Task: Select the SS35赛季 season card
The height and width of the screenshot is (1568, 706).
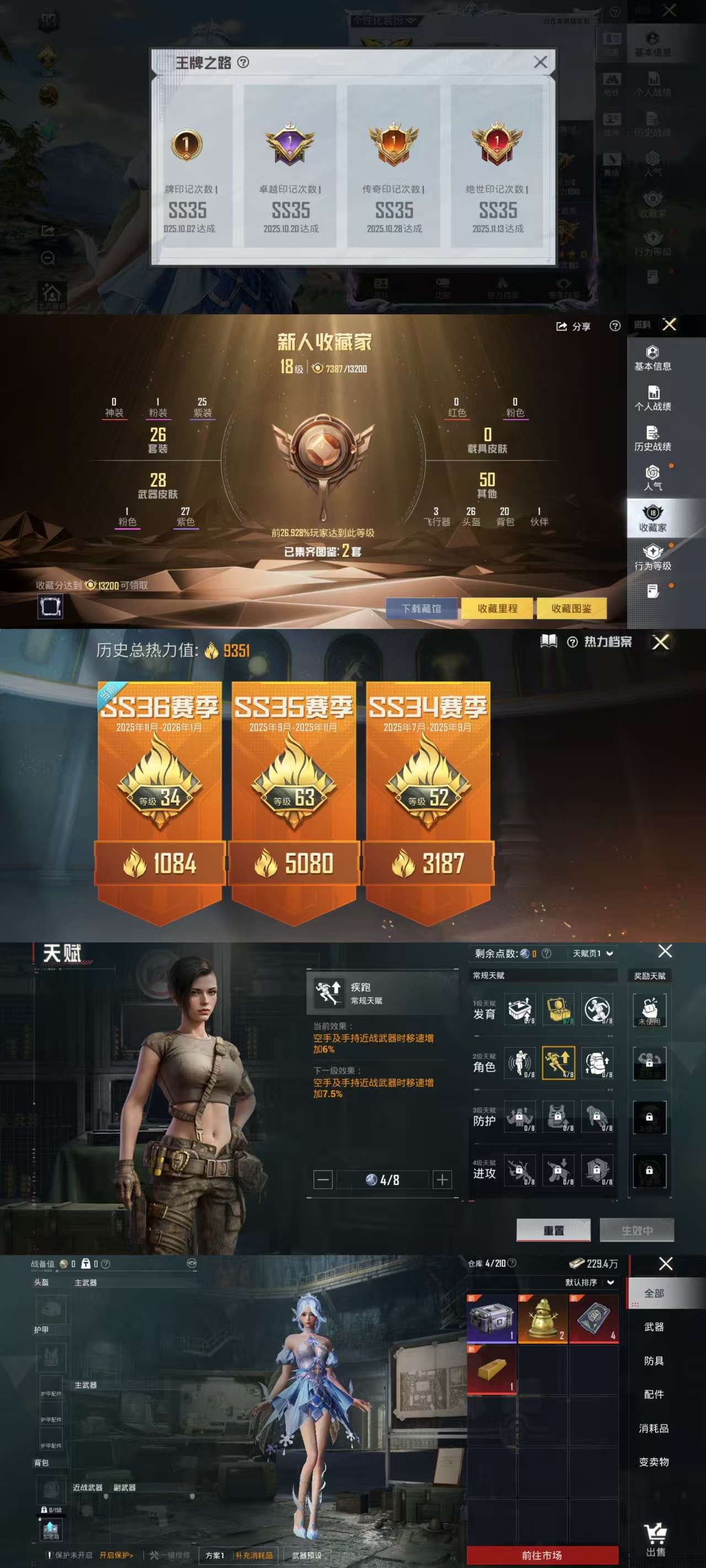Action: tap(293, 791)
